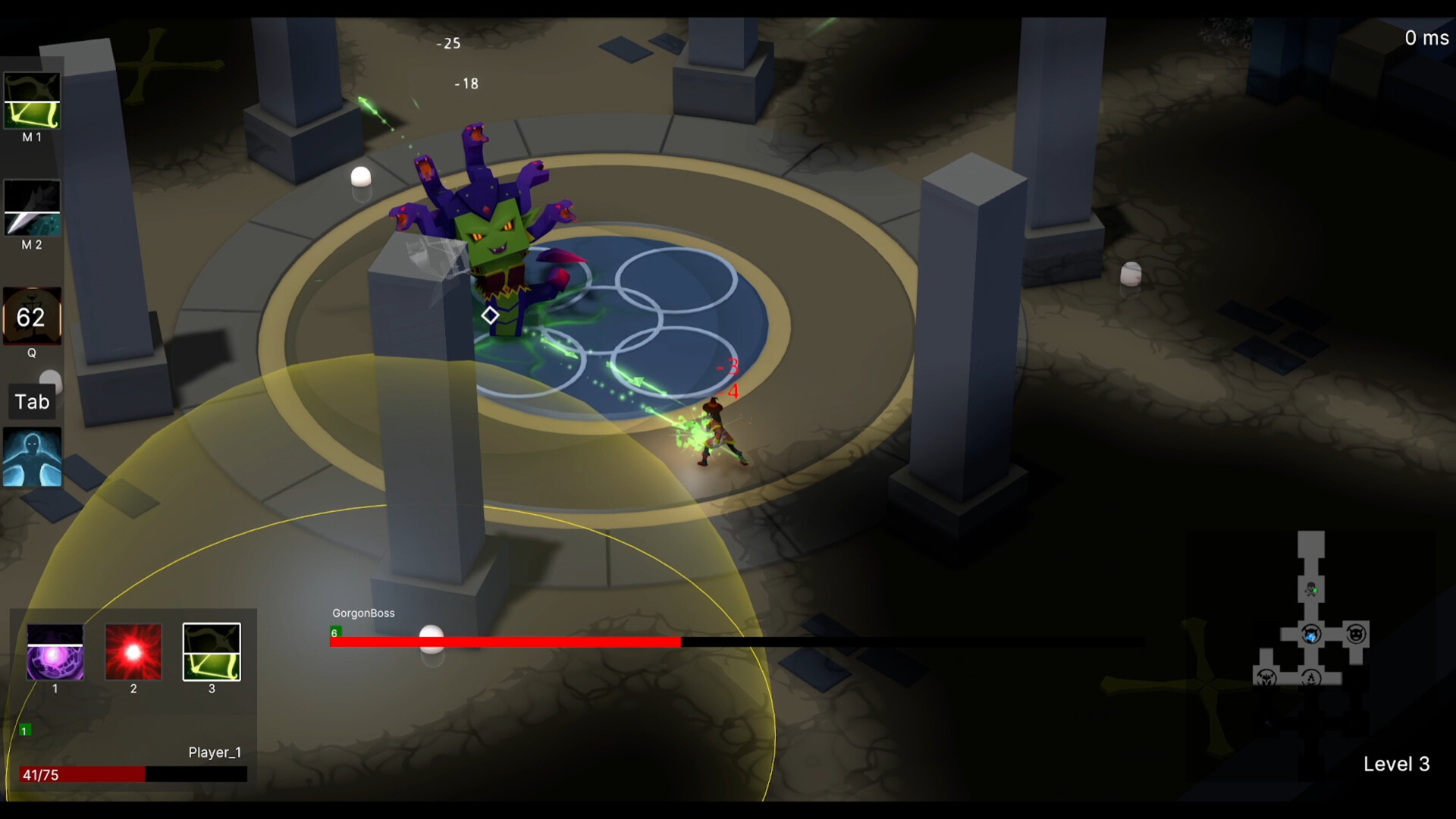Image resolution: width=1456 pixels, height=819 pixels.
Task: Click the Player_1 name label
Action: (215, 752)
